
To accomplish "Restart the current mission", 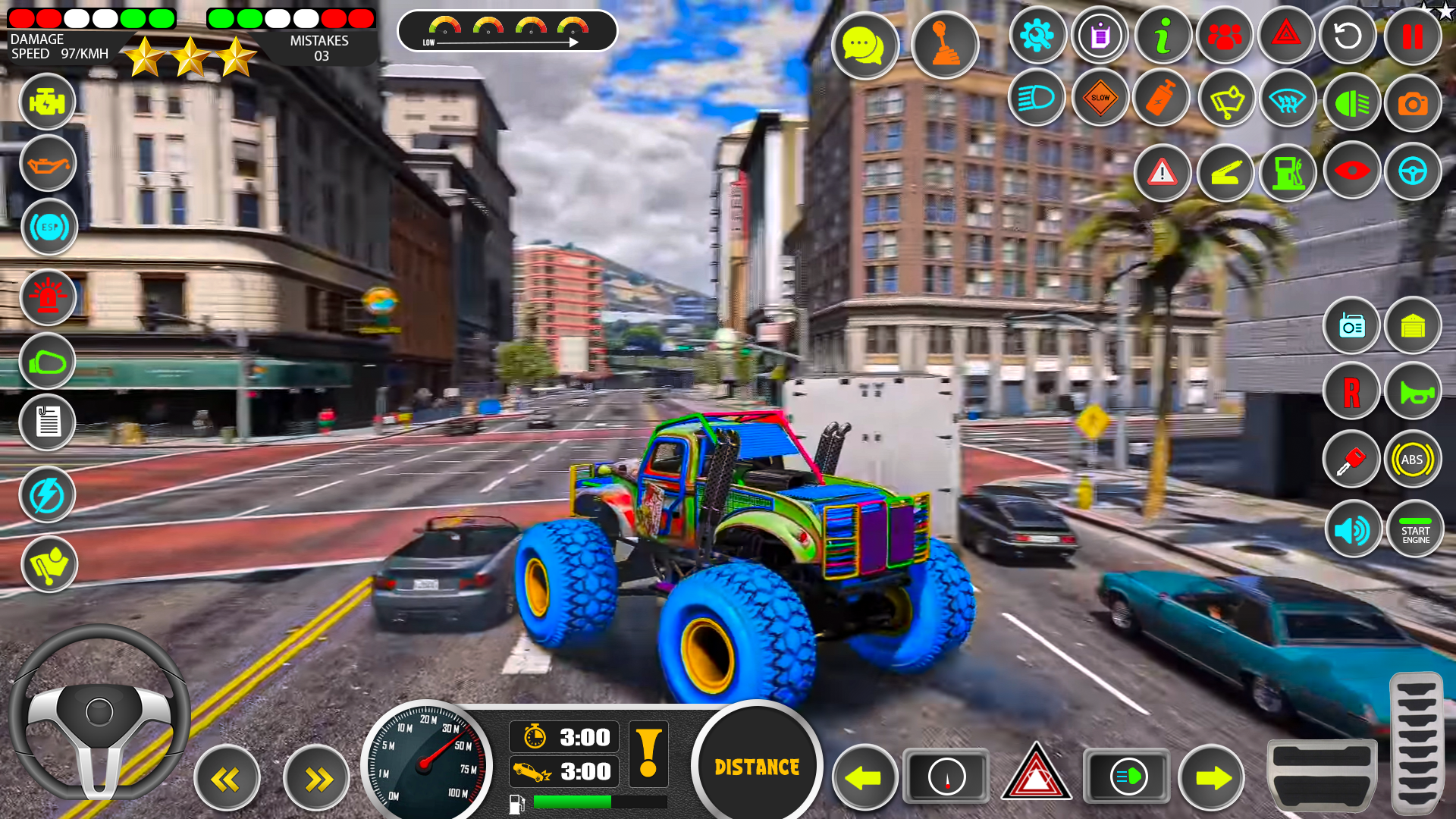I will (1347, 36).
